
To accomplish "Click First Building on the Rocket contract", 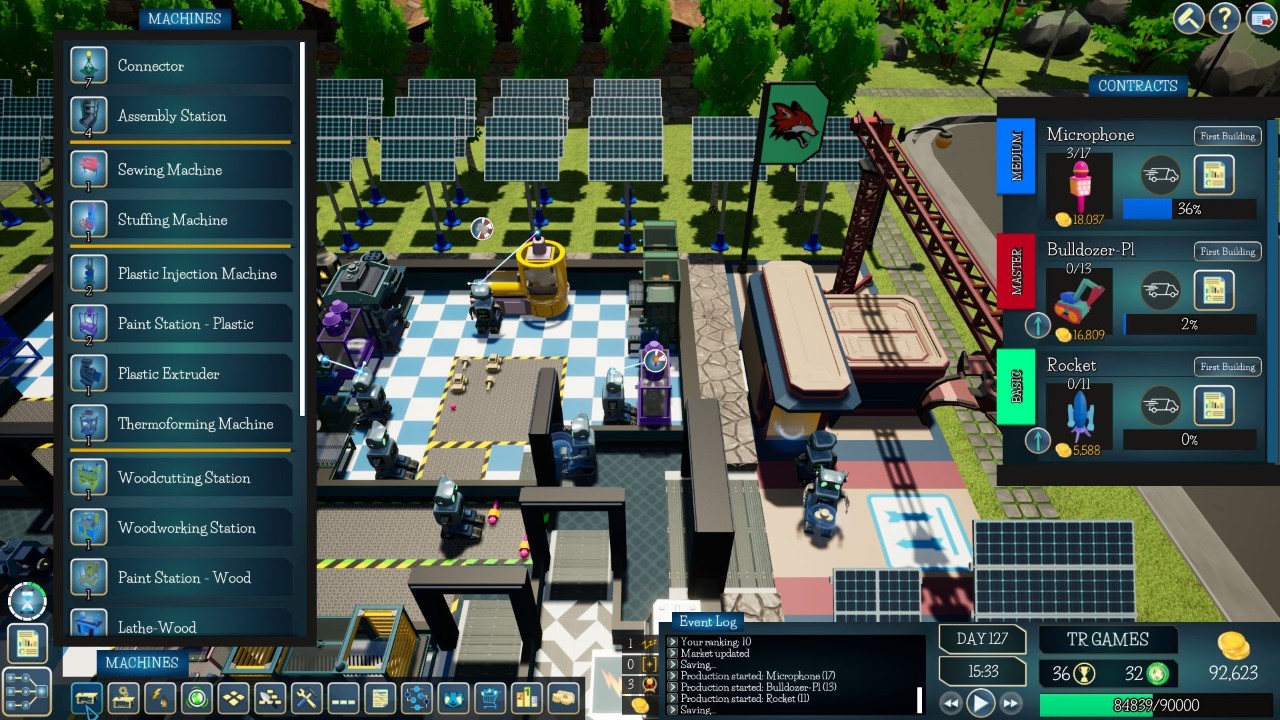I will coord(1227,366).
